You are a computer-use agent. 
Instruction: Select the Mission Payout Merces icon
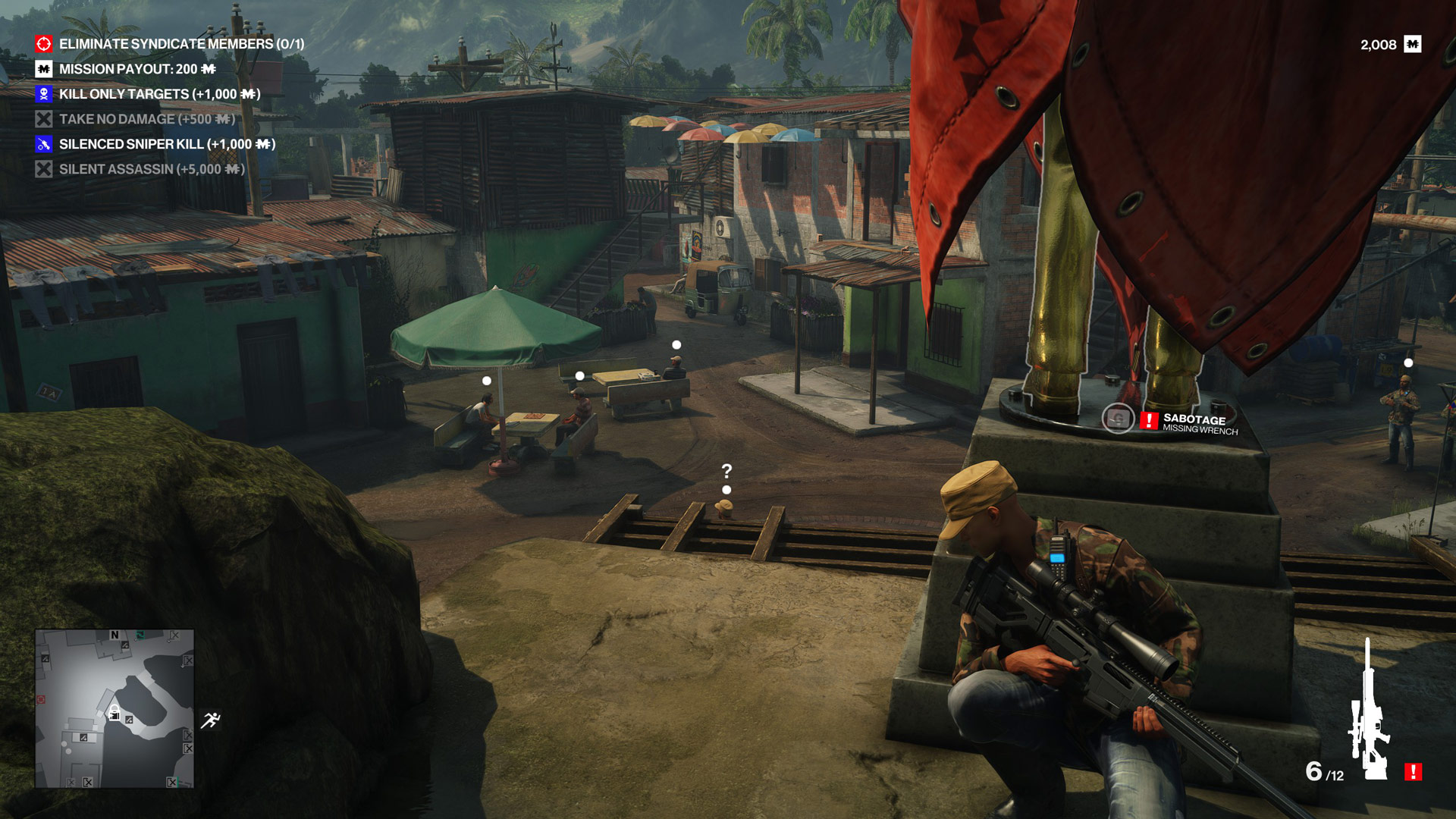[42, 70]
